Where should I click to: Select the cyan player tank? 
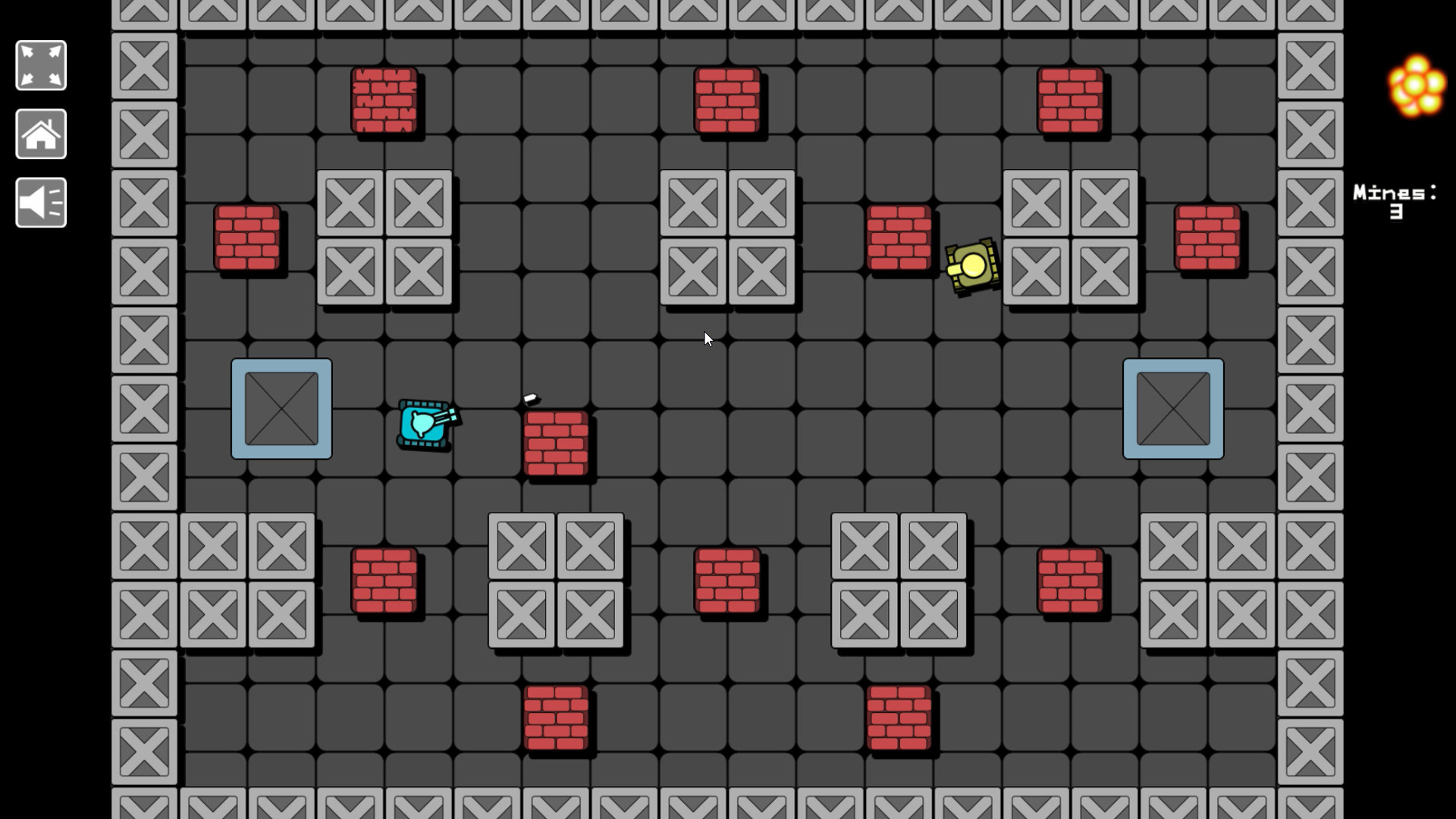coord(422,425)
